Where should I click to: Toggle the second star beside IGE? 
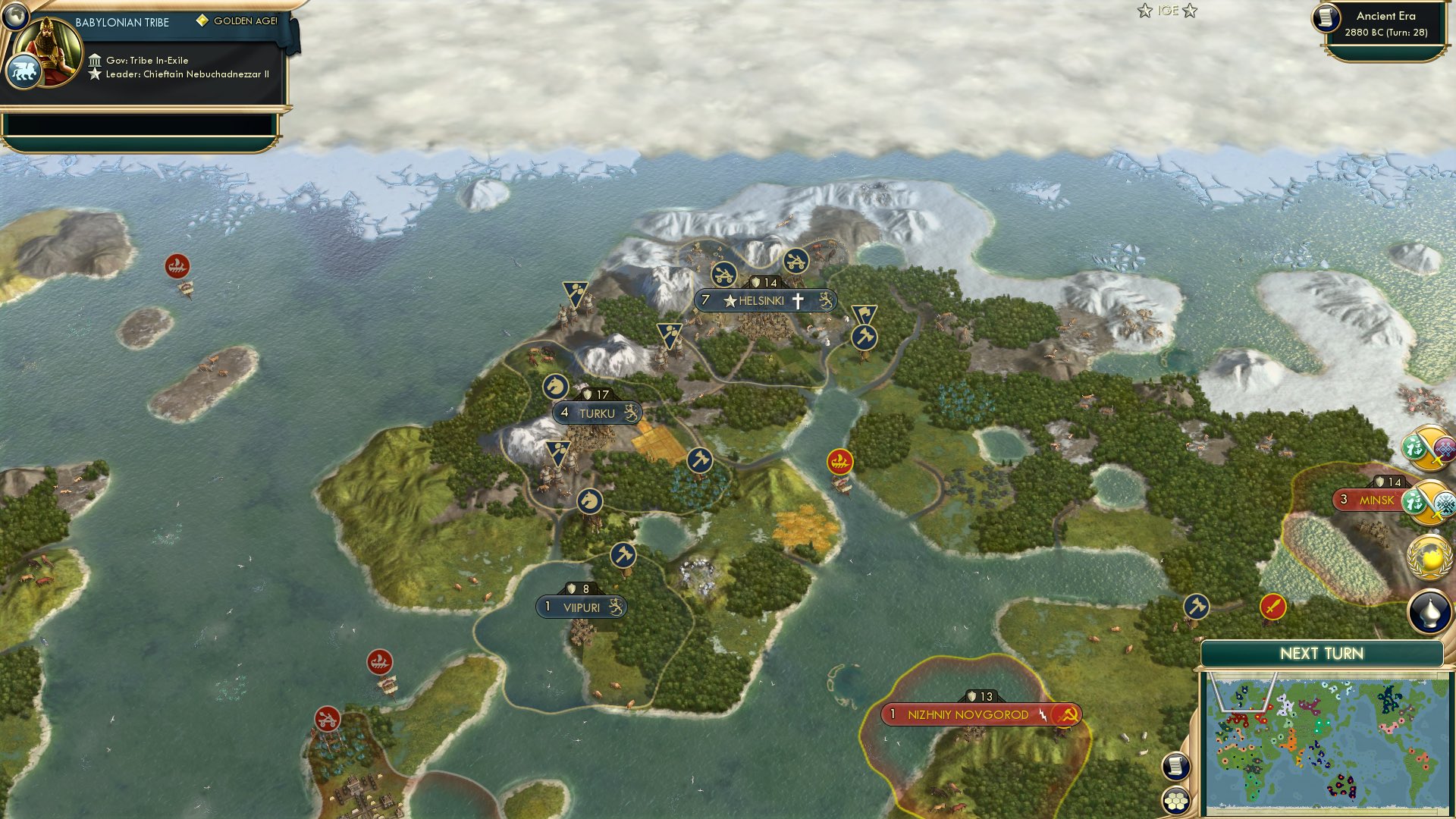[x=1191, y=10]
